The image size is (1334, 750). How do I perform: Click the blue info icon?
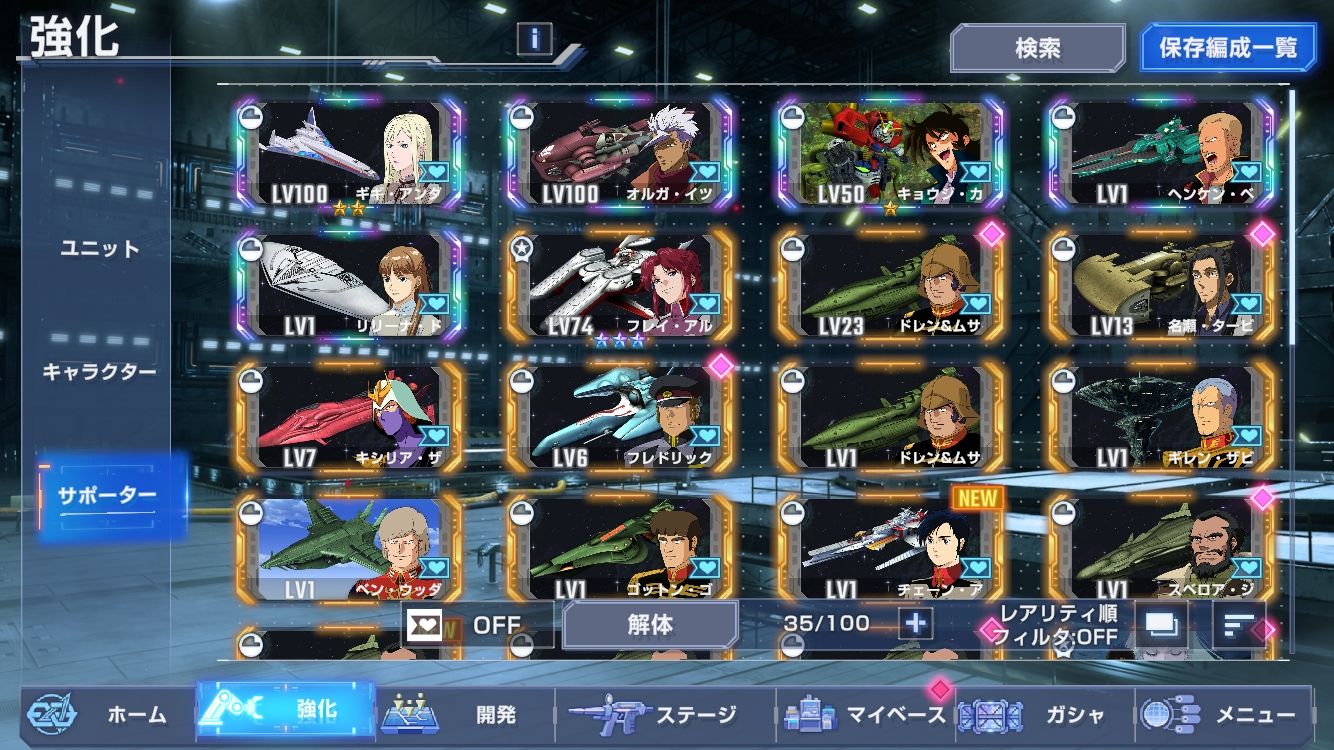pyautogui.click(x=535, y=39)
